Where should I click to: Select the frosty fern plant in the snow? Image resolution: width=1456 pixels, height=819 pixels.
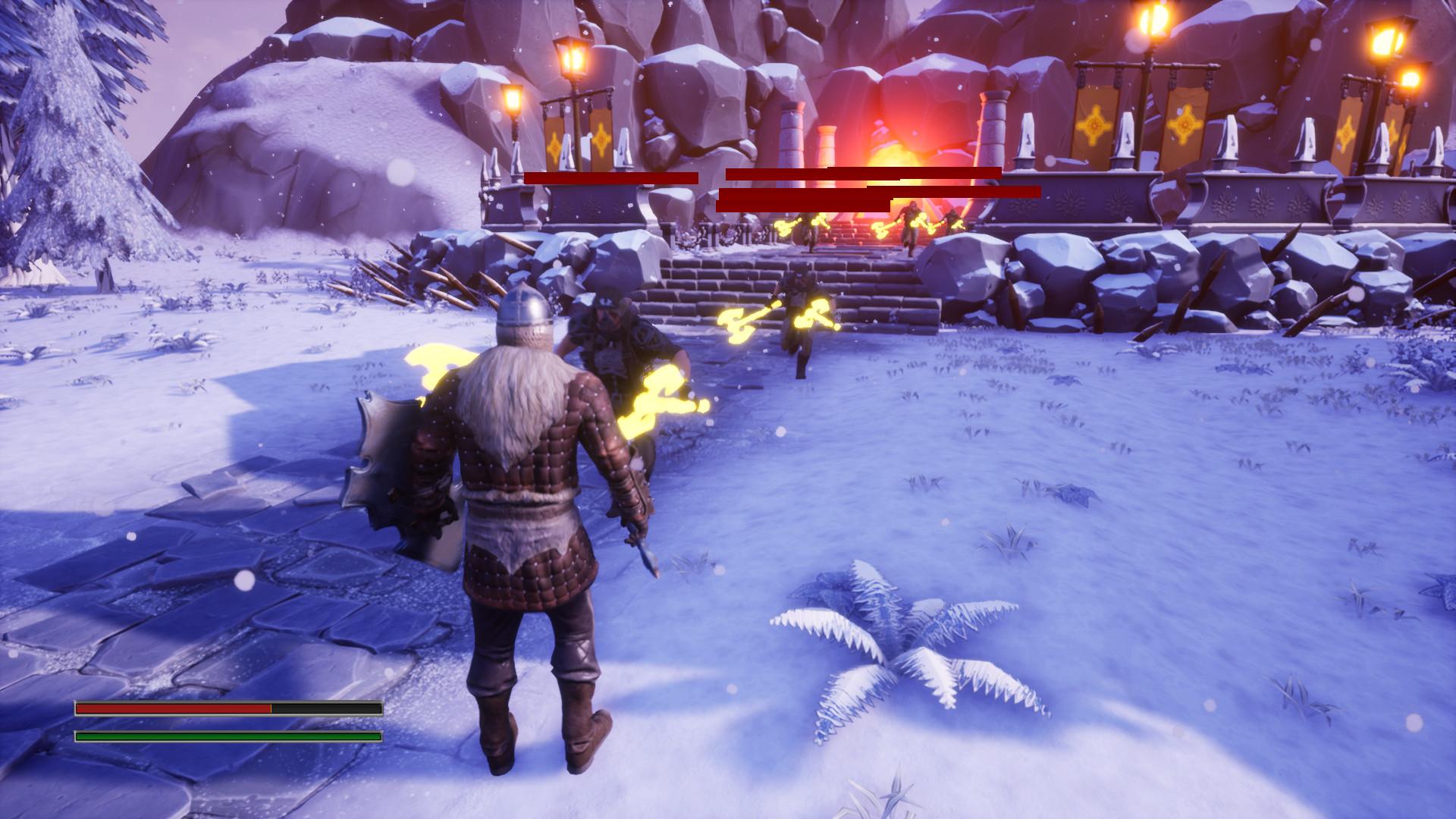(899, 637)
